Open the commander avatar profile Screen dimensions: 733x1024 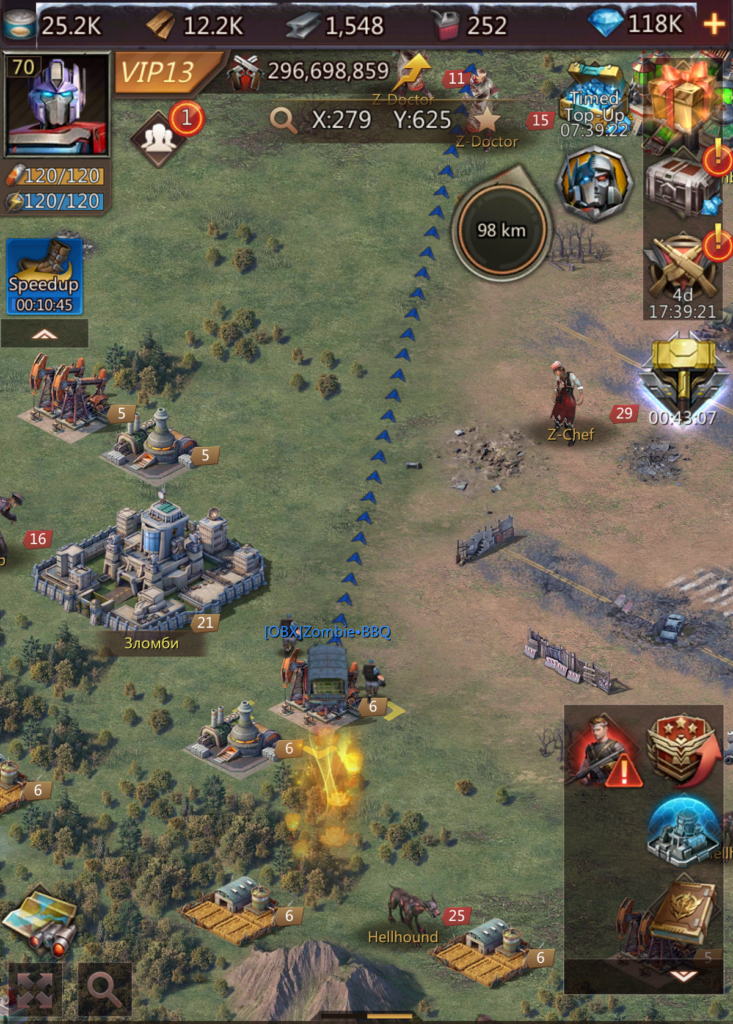[57, 104]
